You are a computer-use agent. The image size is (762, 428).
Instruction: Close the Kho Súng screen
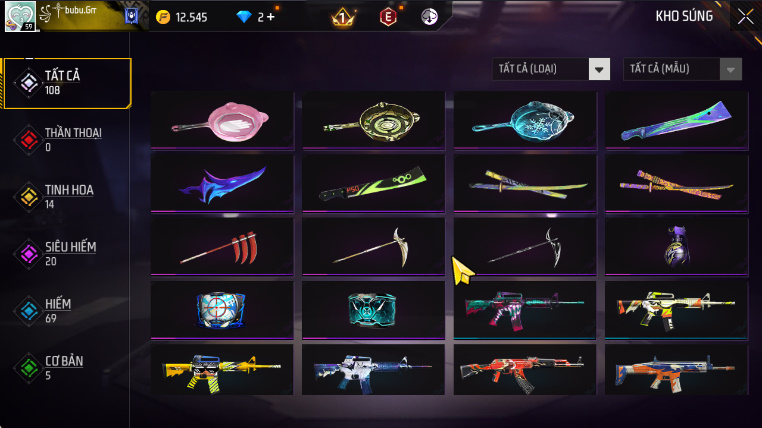point(745,16)
